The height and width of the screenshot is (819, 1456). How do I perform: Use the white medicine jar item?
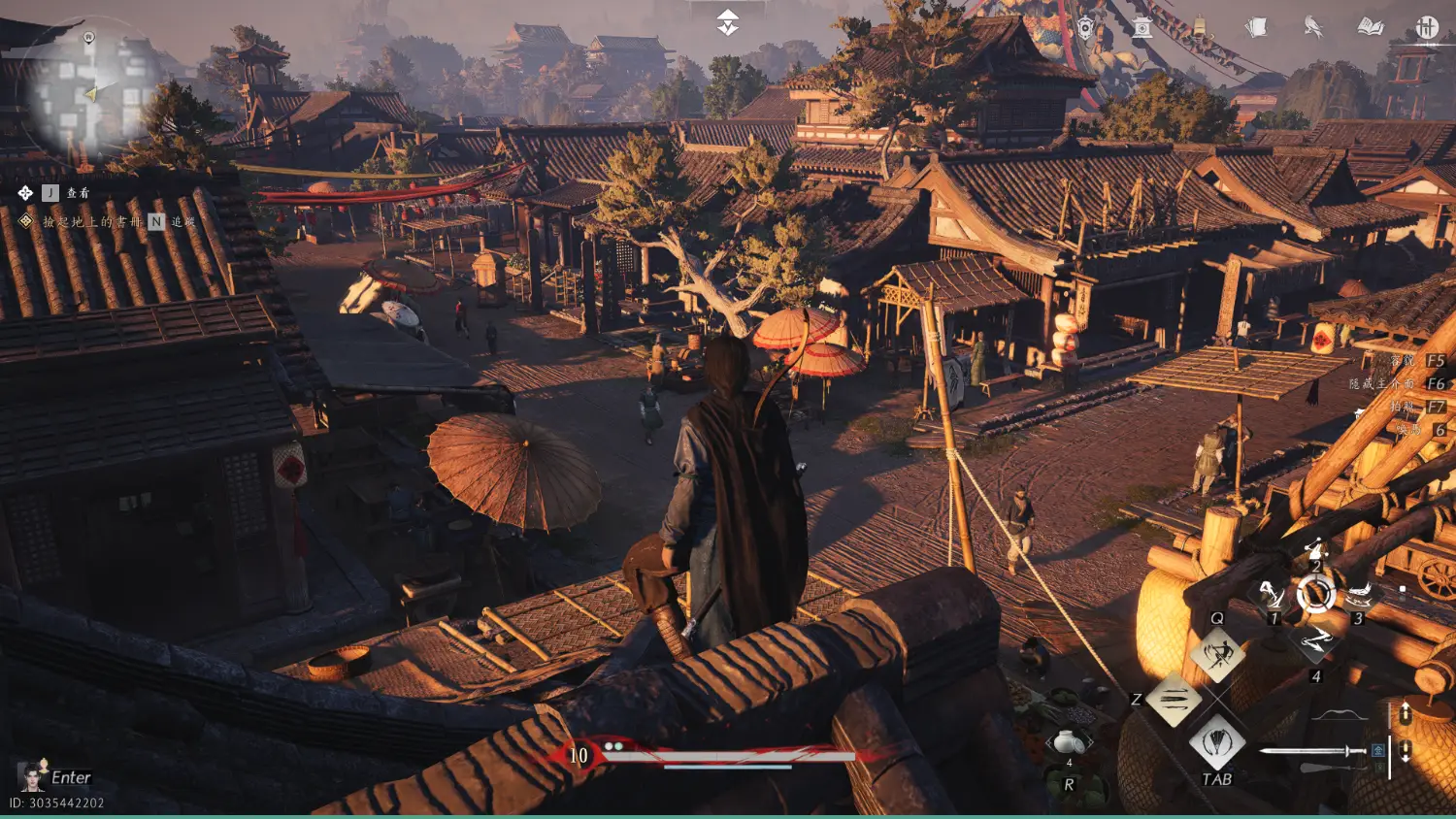(x=1069, y=742)
